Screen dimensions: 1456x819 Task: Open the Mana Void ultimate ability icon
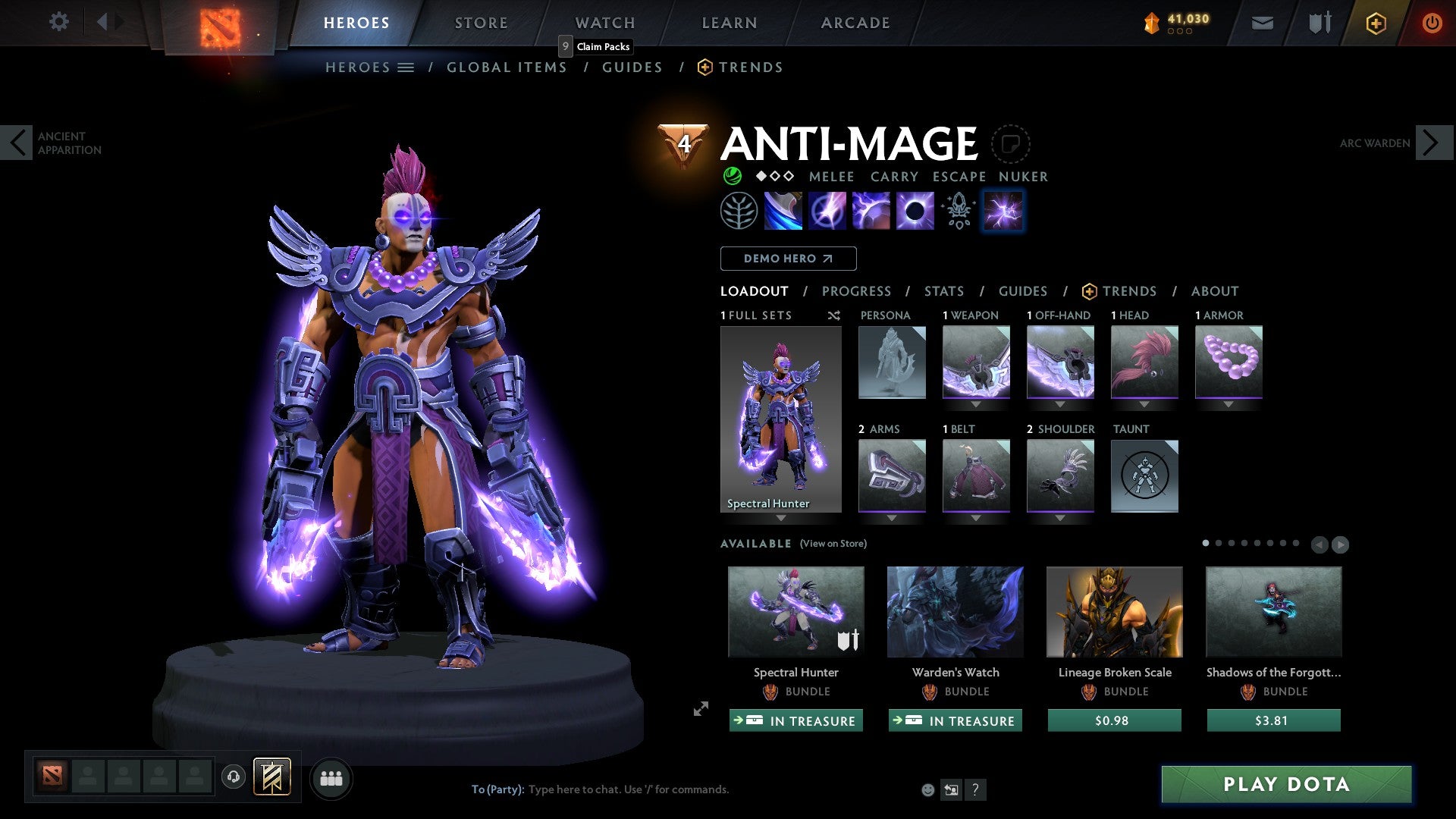pyautogui.click(x=914, y=211)
